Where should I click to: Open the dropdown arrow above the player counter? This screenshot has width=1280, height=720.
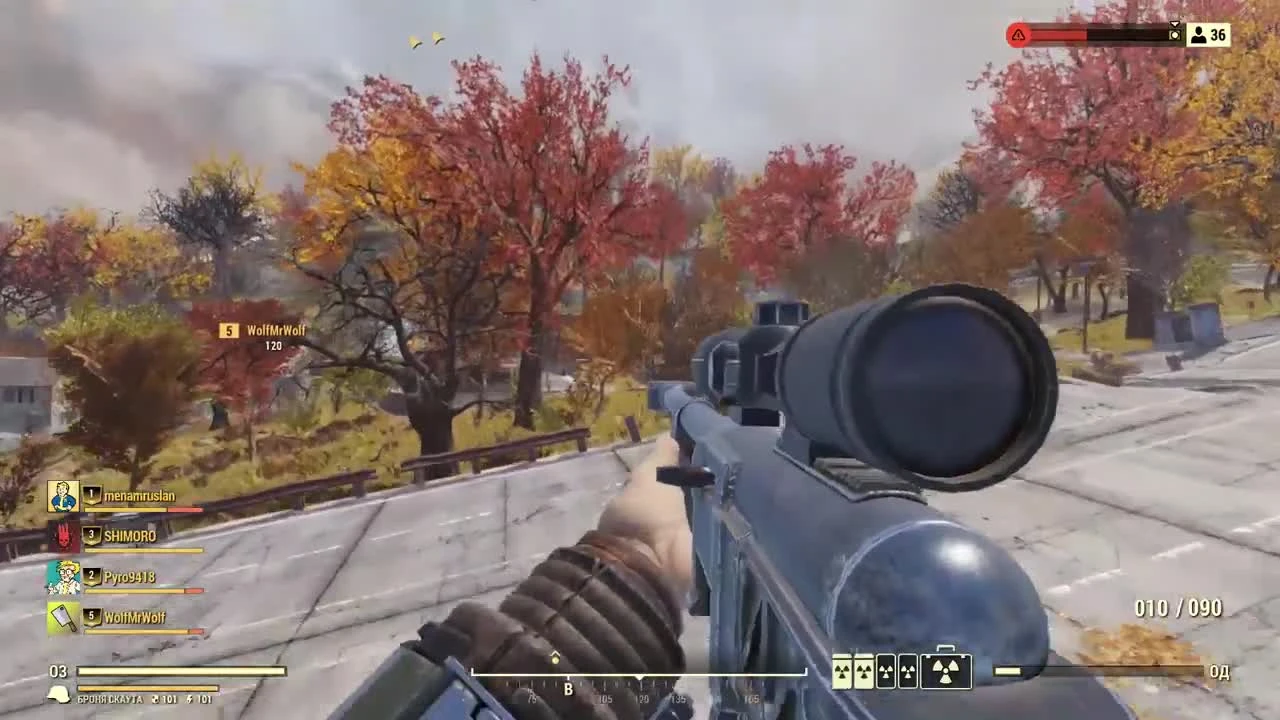(1175, 22)
